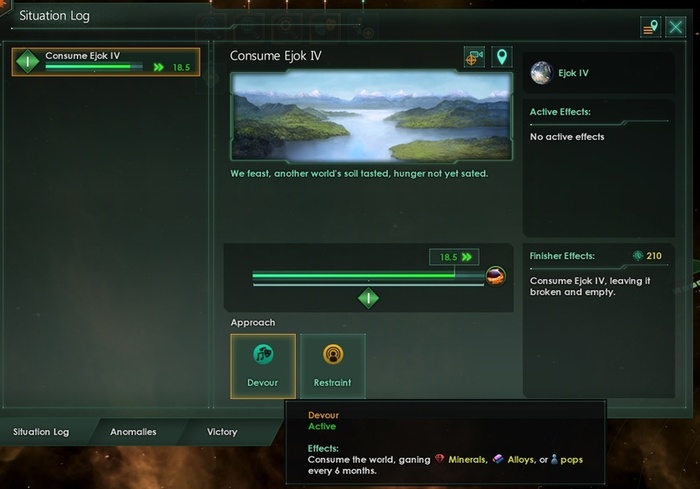
Task: Toggle the map list filter icon in header
Action: (x=650, y=27)
